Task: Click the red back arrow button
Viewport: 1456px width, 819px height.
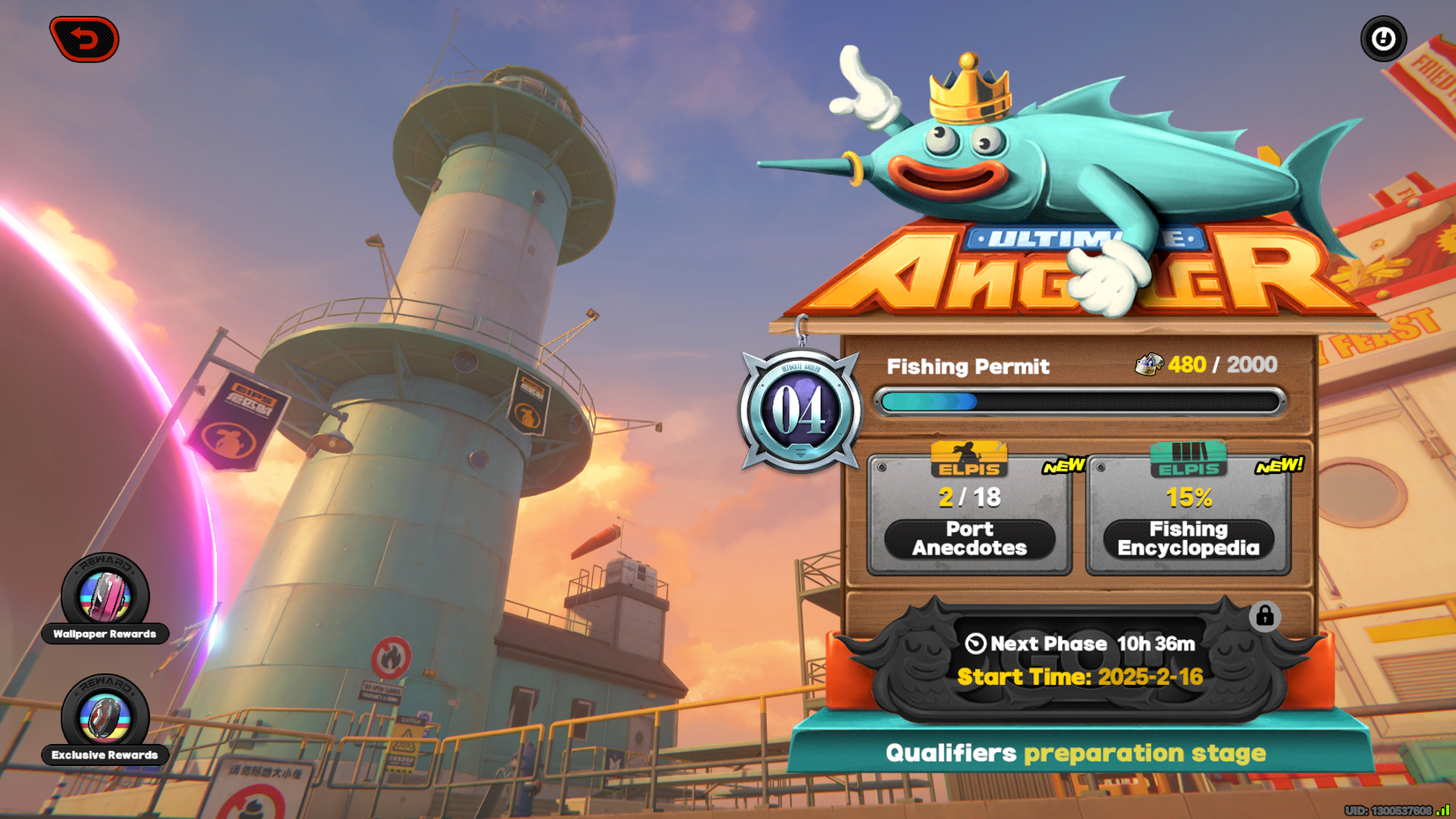Action: click(85, 39)
